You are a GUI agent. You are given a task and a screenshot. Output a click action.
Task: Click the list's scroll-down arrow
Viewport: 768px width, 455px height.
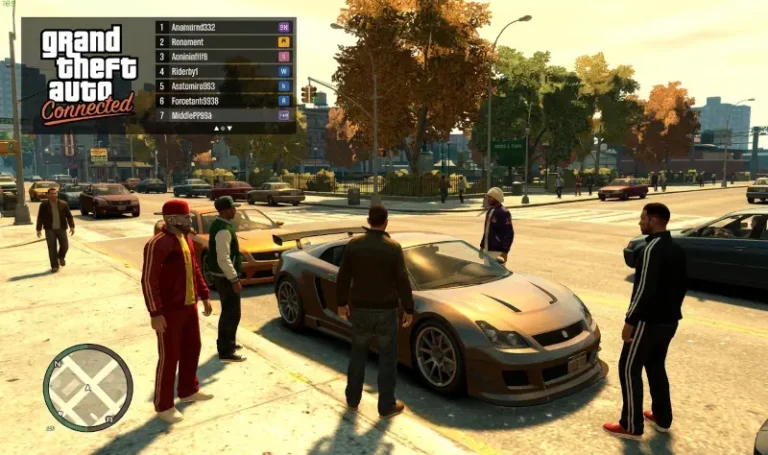coord(228,128)
